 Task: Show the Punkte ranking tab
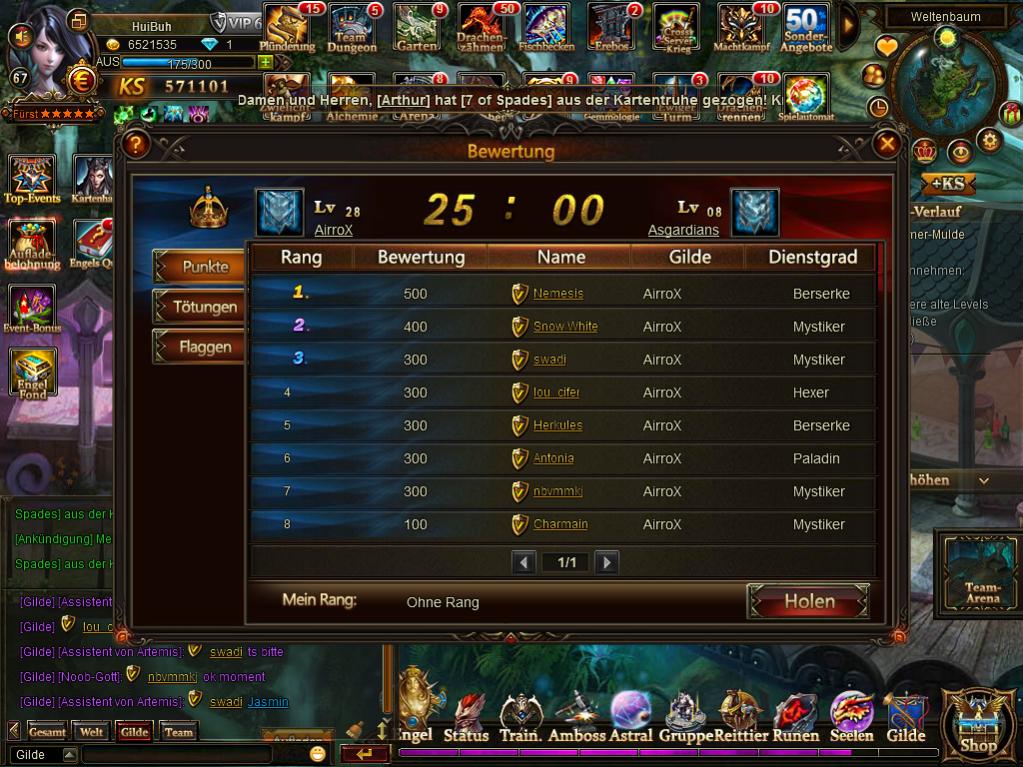205,267
